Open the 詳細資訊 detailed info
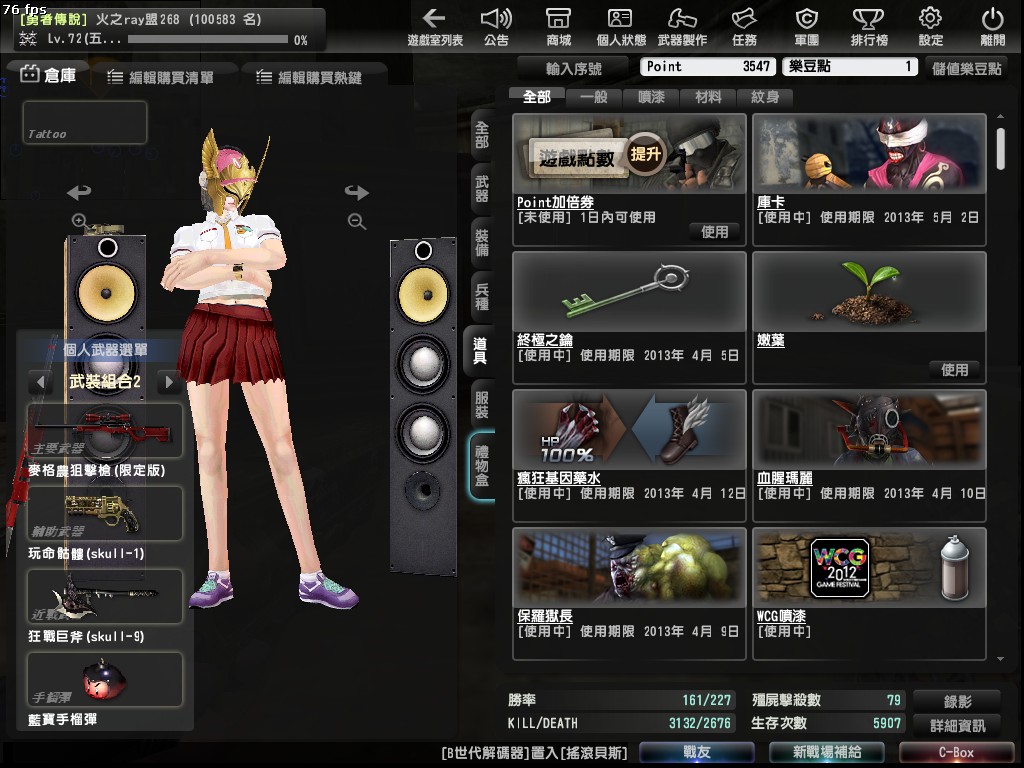The width and height of the screenshot is (1024, 768). point(957,726)
